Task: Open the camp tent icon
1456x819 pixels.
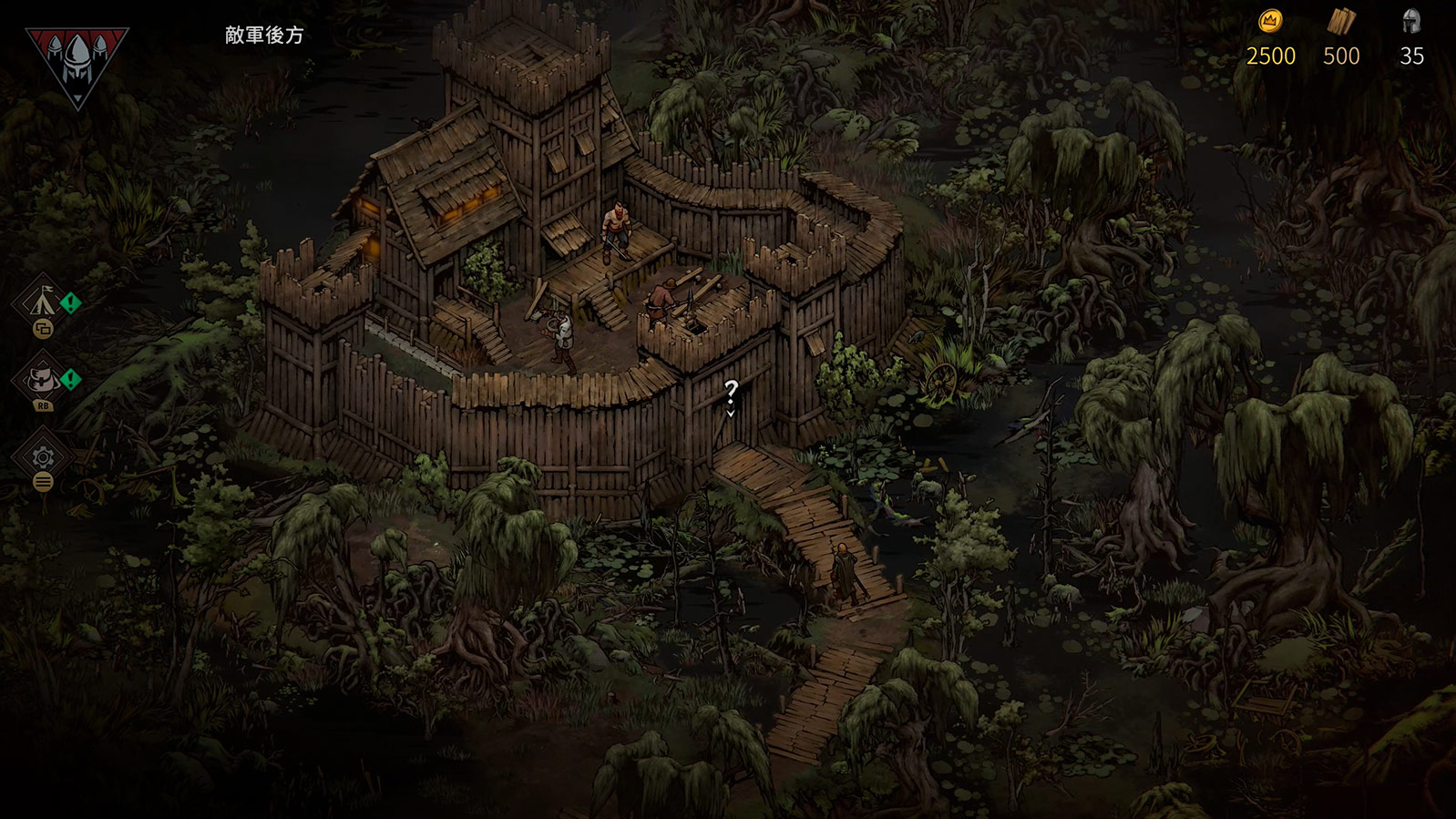Action: [x=42, y=301]
